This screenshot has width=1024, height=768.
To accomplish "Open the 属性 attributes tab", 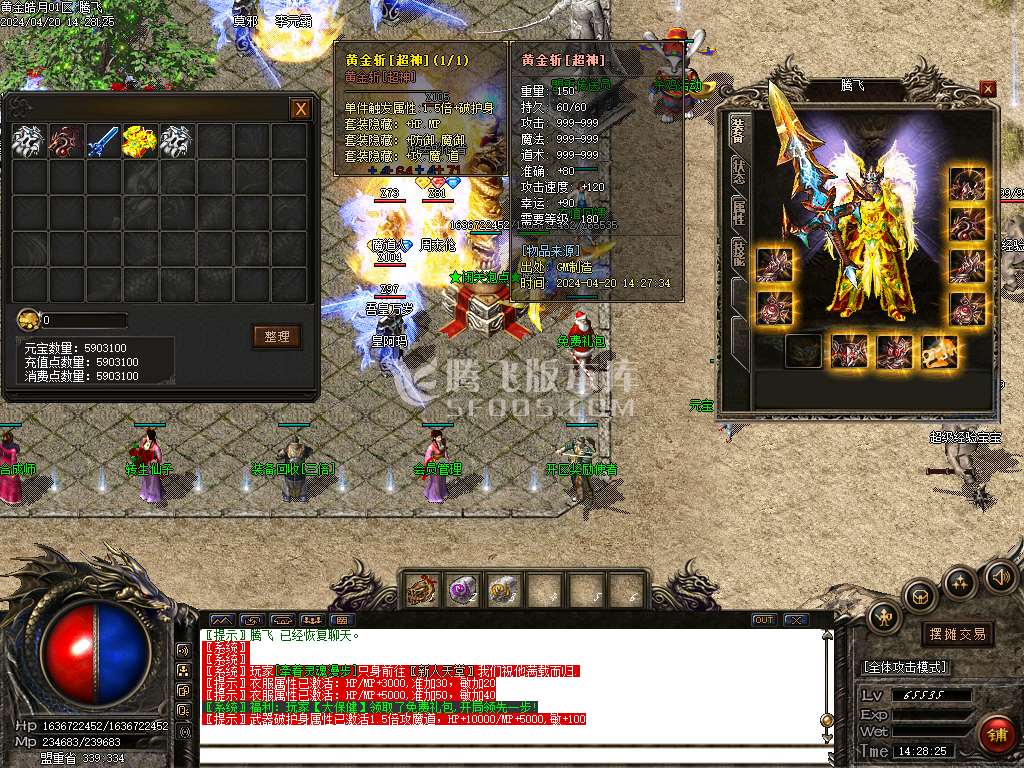I will tap(738, 210).
